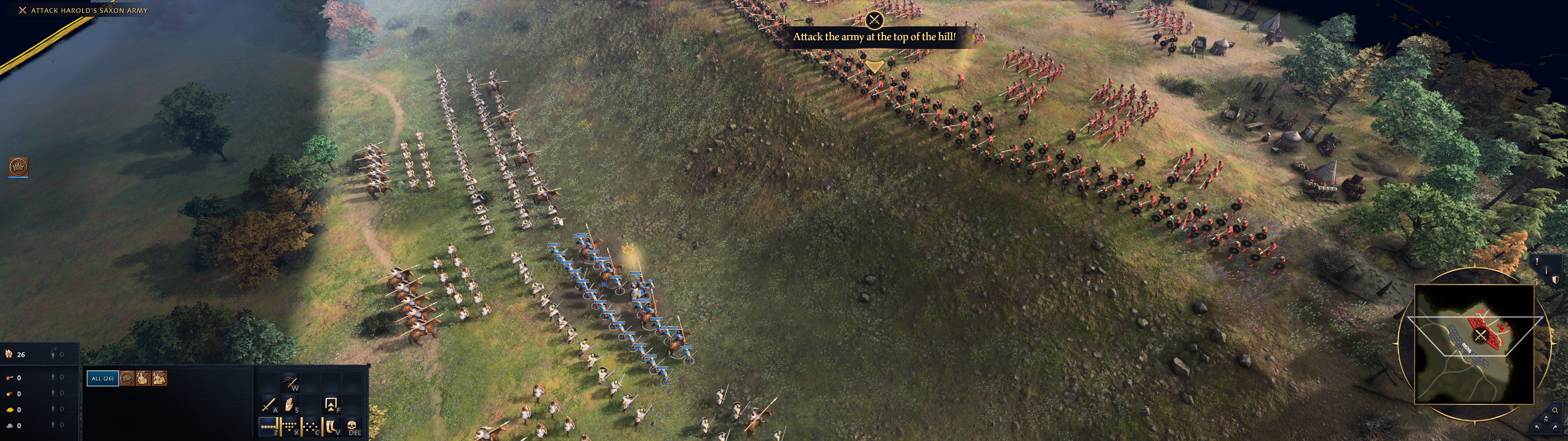This screenshot has width=1568, height=441.
Task: Select the crown leader portrait icon
Action: [18, 166]
